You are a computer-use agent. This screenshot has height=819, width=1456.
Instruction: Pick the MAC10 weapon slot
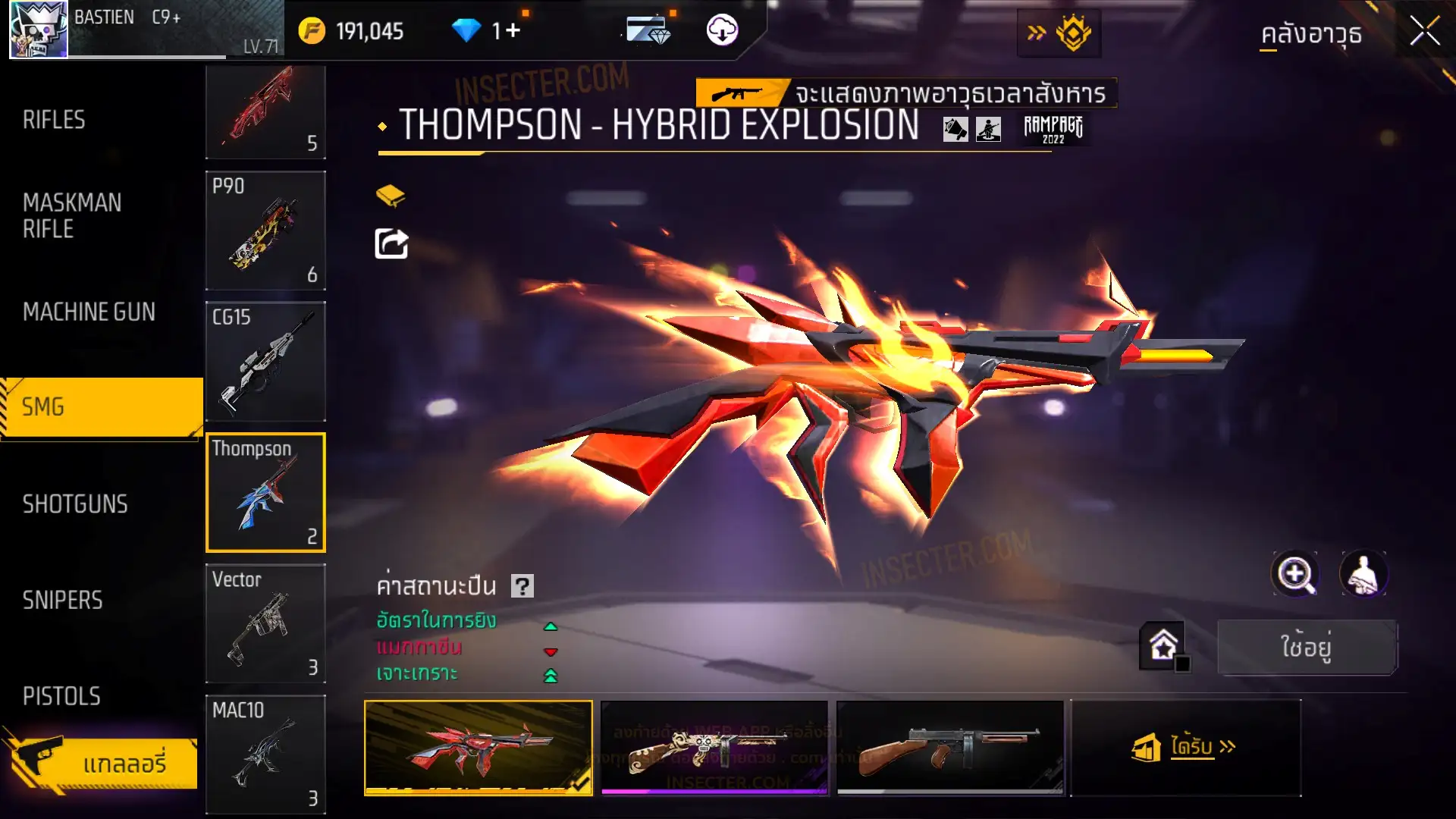(265, 754)
